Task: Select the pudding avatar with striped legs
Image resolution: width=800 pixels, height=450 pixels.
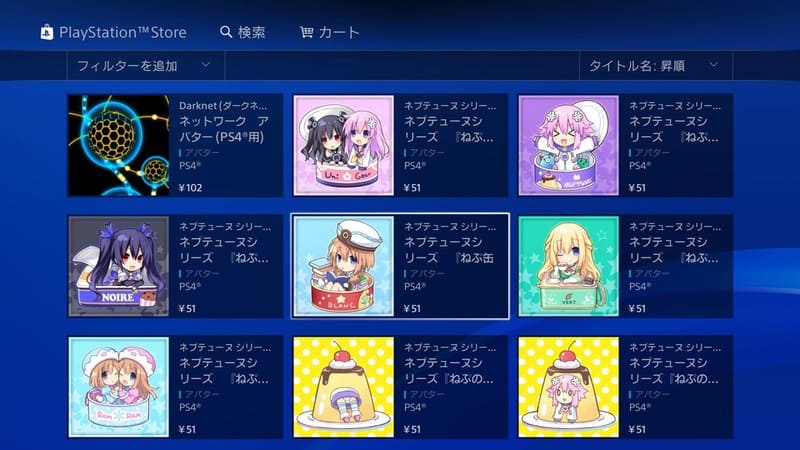Action: pos(400,387)
